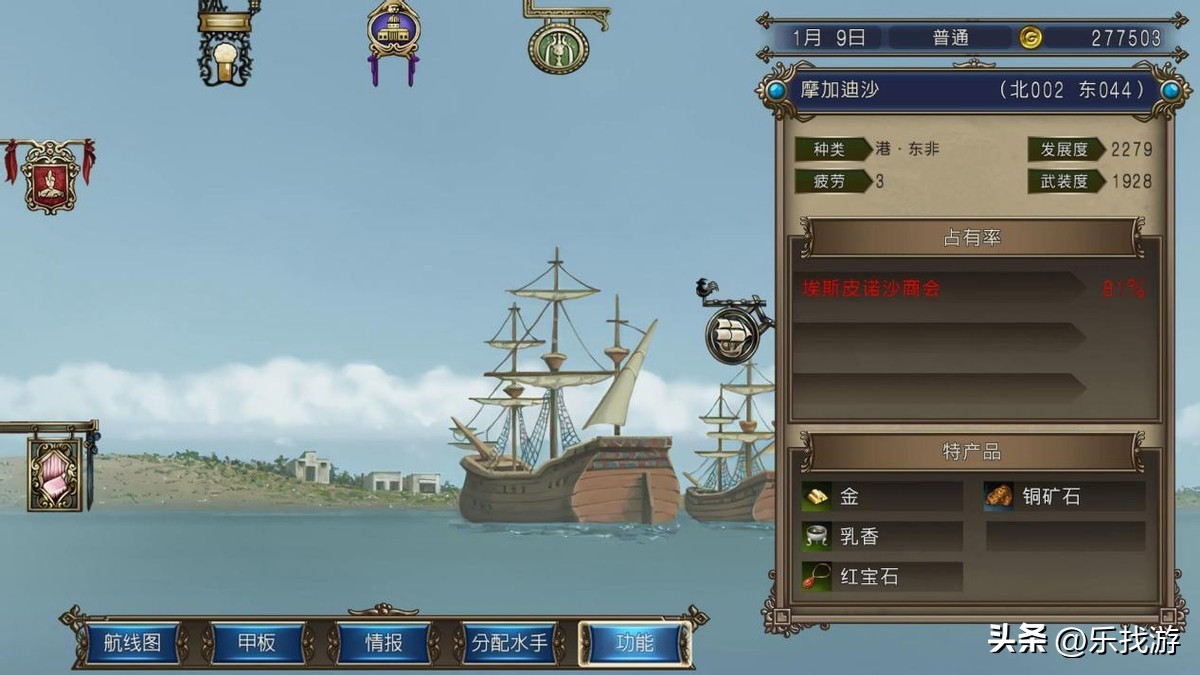Select the 乳香 frankincense specialty product
The width and height of the screenshot is (1200, 675).
(x=880, y=536)
